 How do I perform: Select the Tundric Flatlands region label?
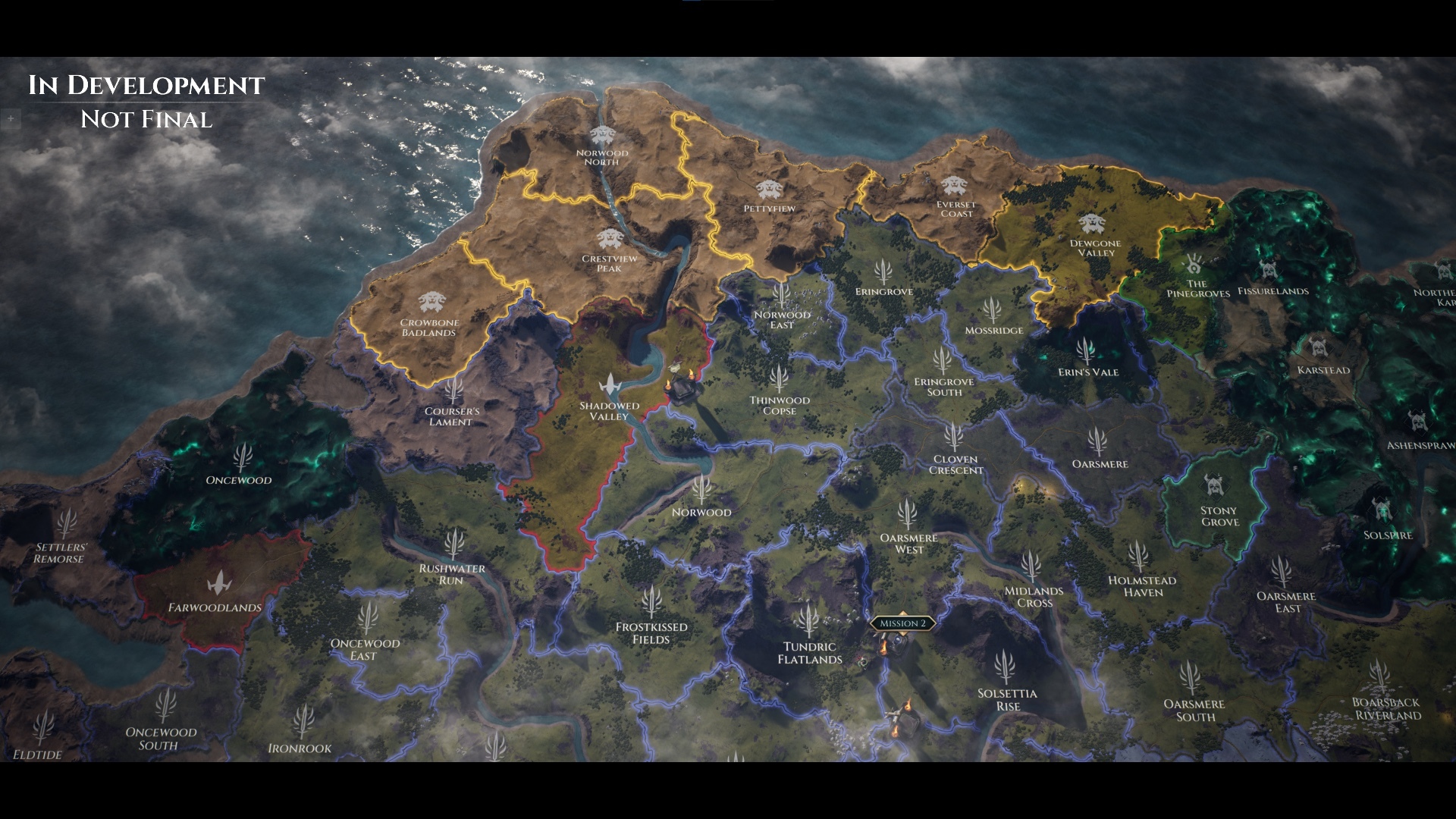click(811, 653)
